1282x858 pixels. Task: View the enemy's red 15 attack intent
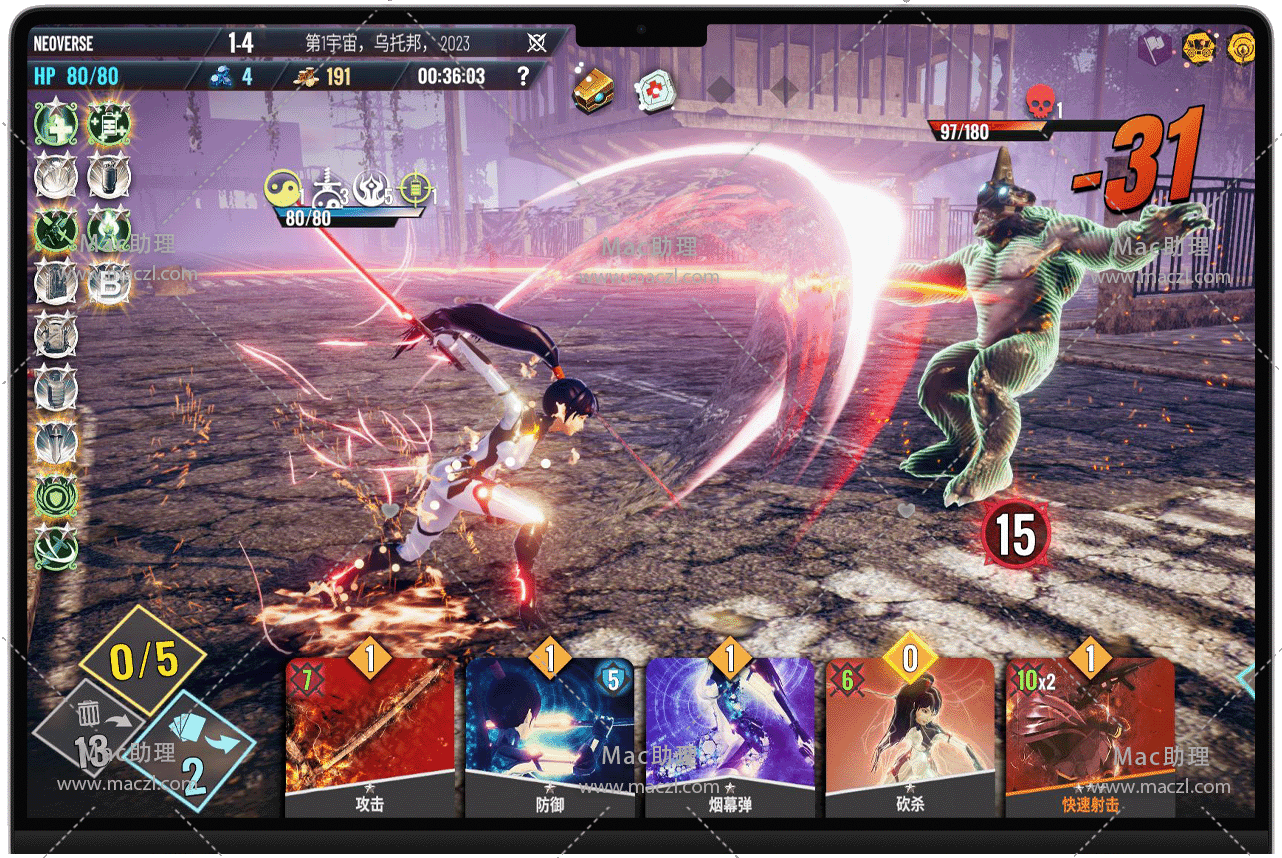[x=1015, y=534]
